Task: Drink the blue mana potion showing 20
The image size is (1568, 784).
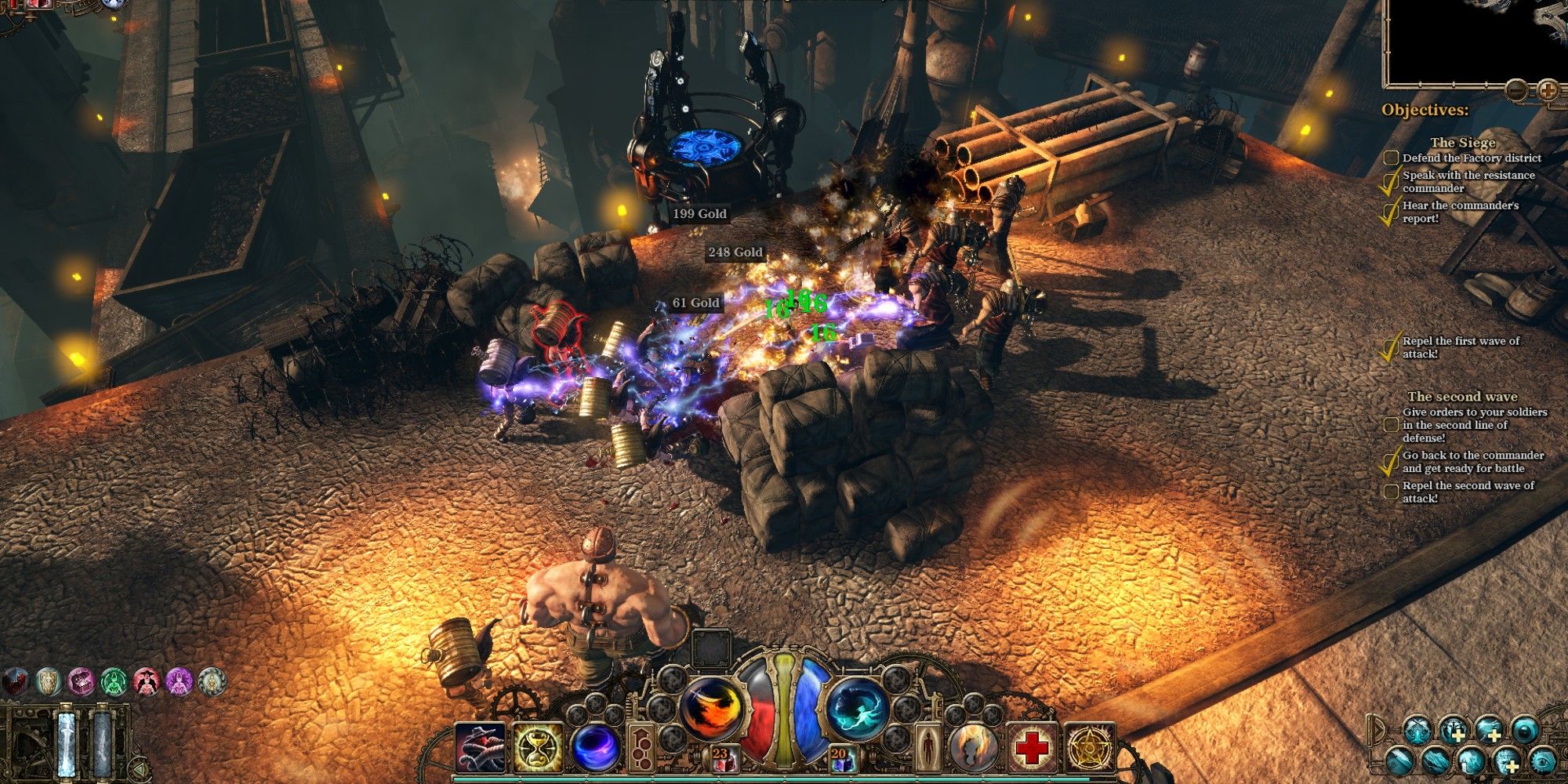Action: pyautogui.click(x=844, y=758)
